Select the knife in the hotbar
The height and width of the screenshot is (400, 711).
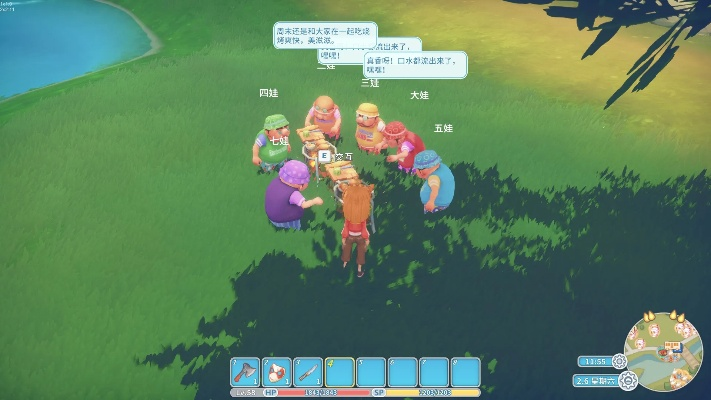tap(308, 372)
